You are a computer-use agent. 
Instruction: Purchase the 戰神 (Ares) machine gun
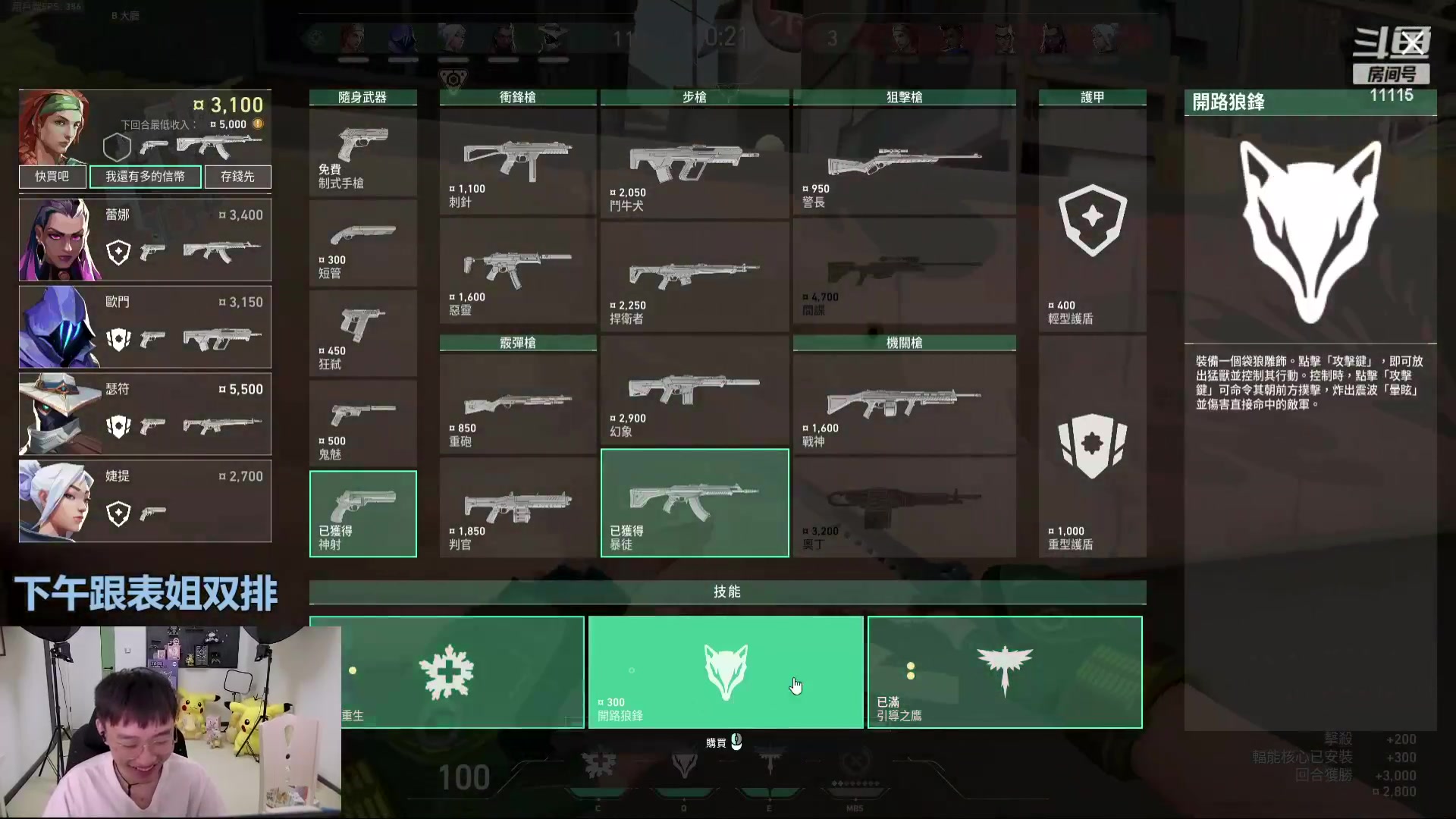(904, 403)
